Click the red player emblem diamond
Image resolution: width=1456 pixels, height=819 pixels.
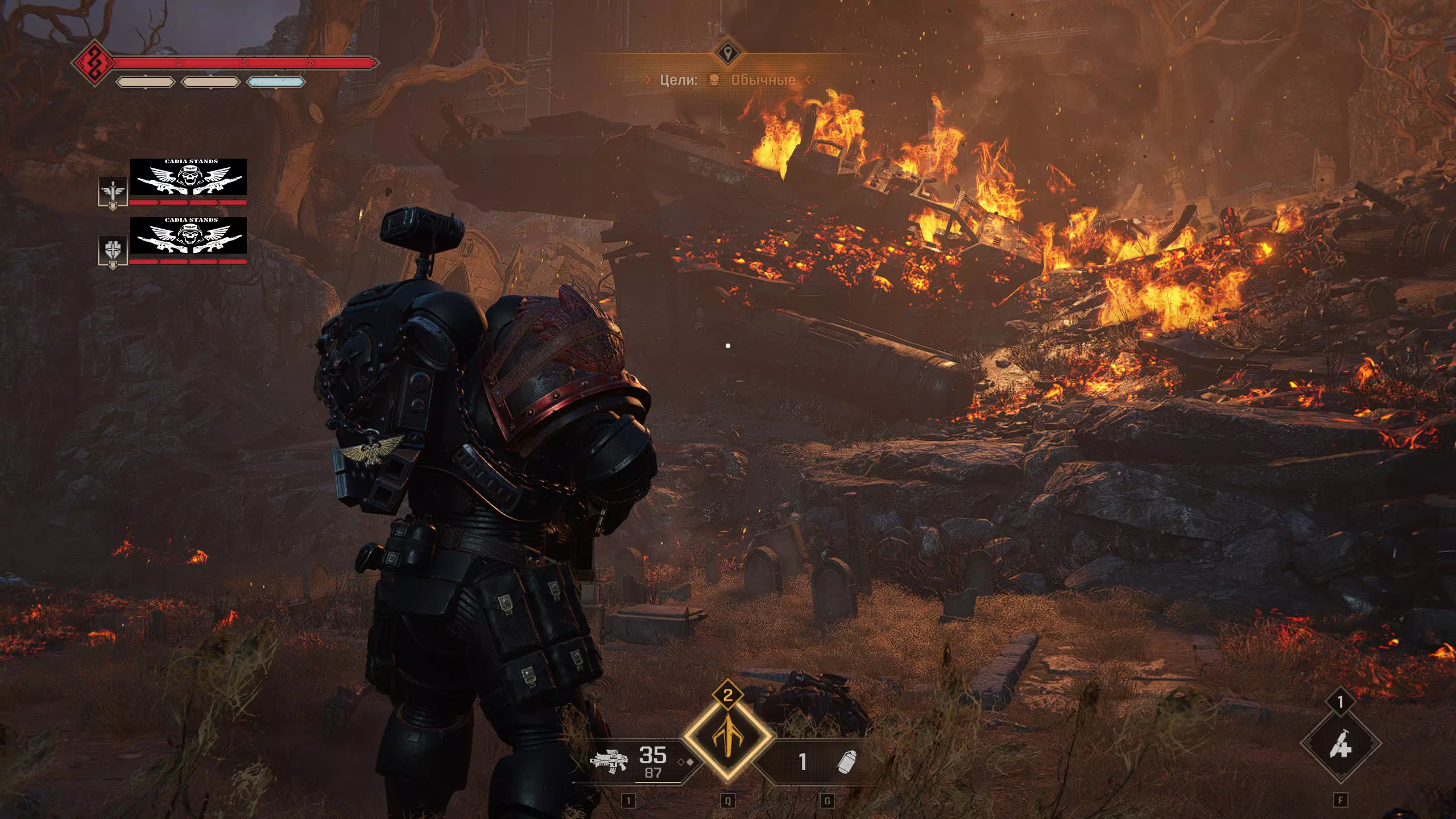click(92, 63)
